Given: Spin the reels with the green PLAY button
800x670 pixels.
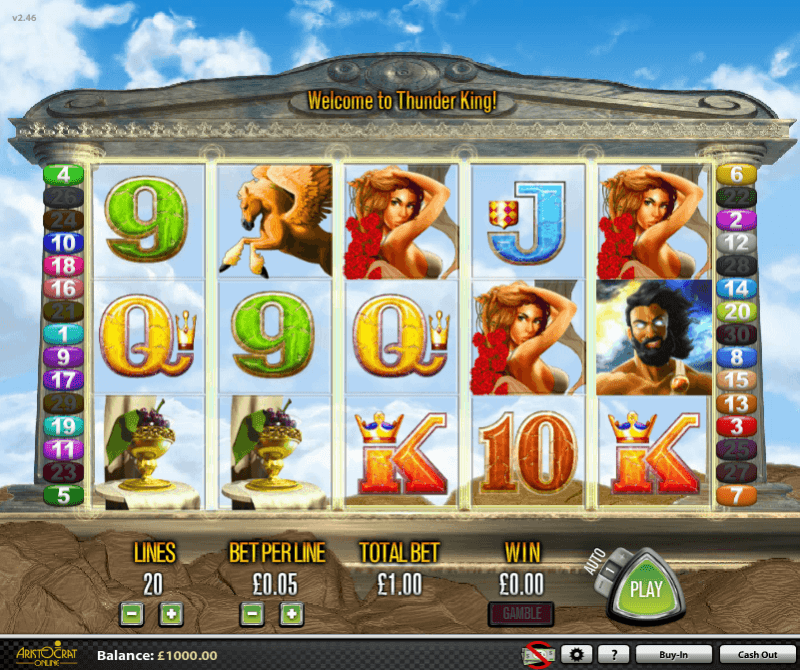Looking at the screenshot, I should [646, 588].
